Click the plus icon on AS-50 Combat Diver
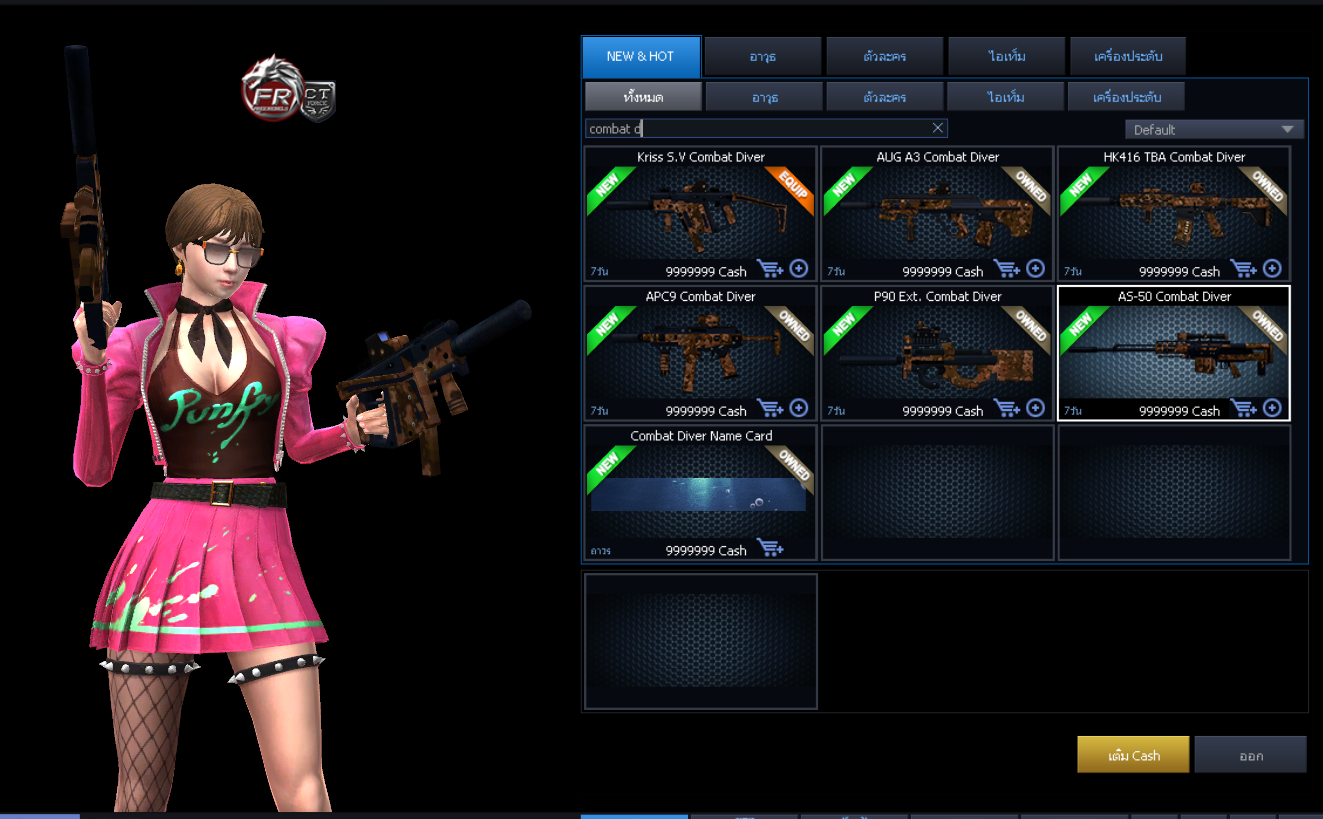Image resolution: width=1323 pixels, height=819 pixels. [x=1271, y=408]
